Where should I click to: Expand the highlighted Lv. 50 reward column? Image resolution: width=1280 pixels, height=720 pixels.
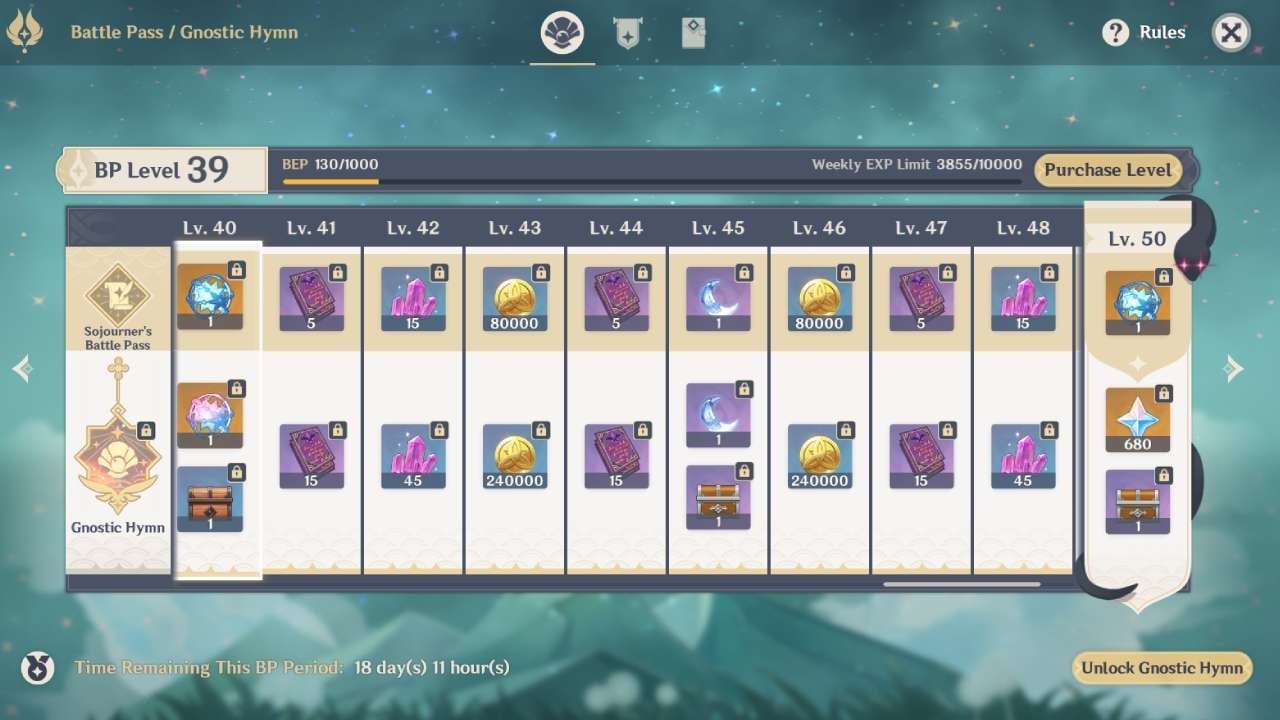point(1137,238)
